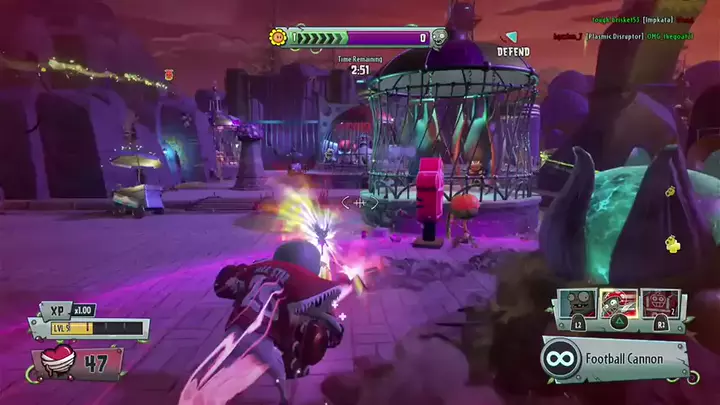This screenshot has width=720, height=405.
Task: Activate the center football zombie ability
Action: [x=617, y=304]
